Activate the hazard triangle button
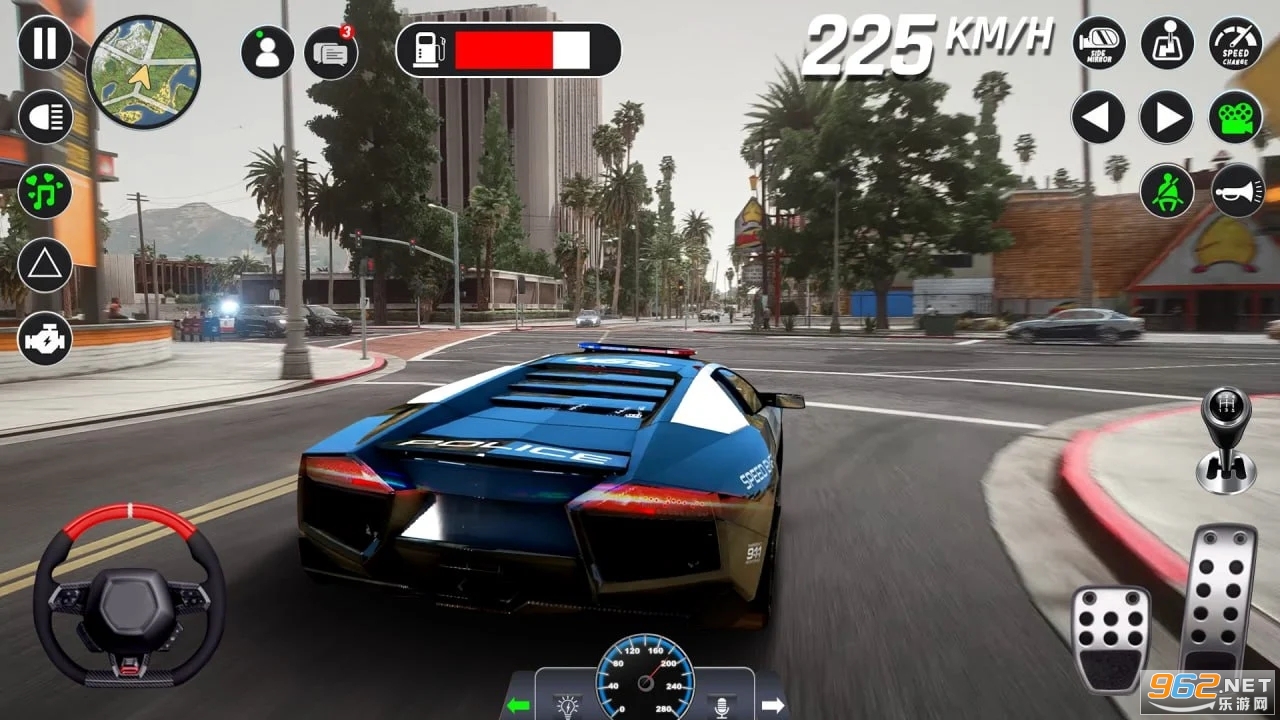This screenshot has height=720, width=1280. (45, 265)
